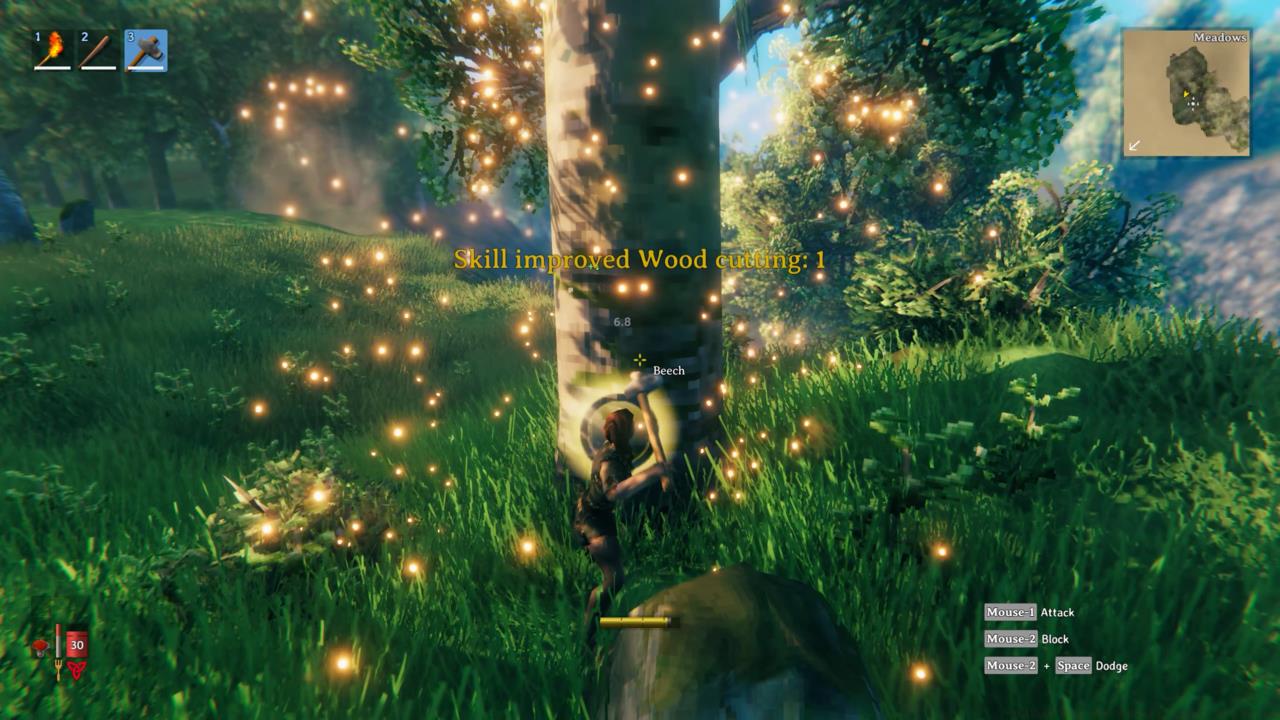Click the mushroom food icon
The image size is (1280, 720).
38,645
